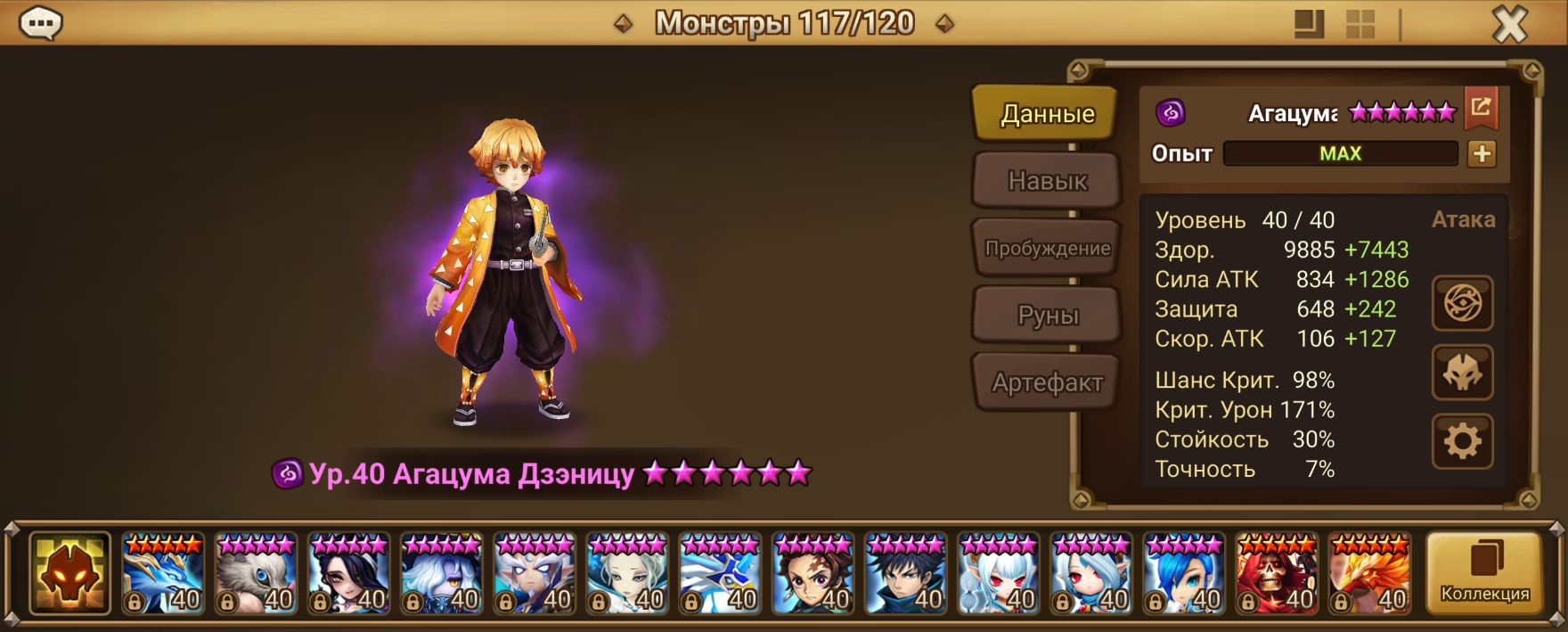The image size is (1568, 632).
Task: Show the Руны tab
Action: coord(1046,316)
